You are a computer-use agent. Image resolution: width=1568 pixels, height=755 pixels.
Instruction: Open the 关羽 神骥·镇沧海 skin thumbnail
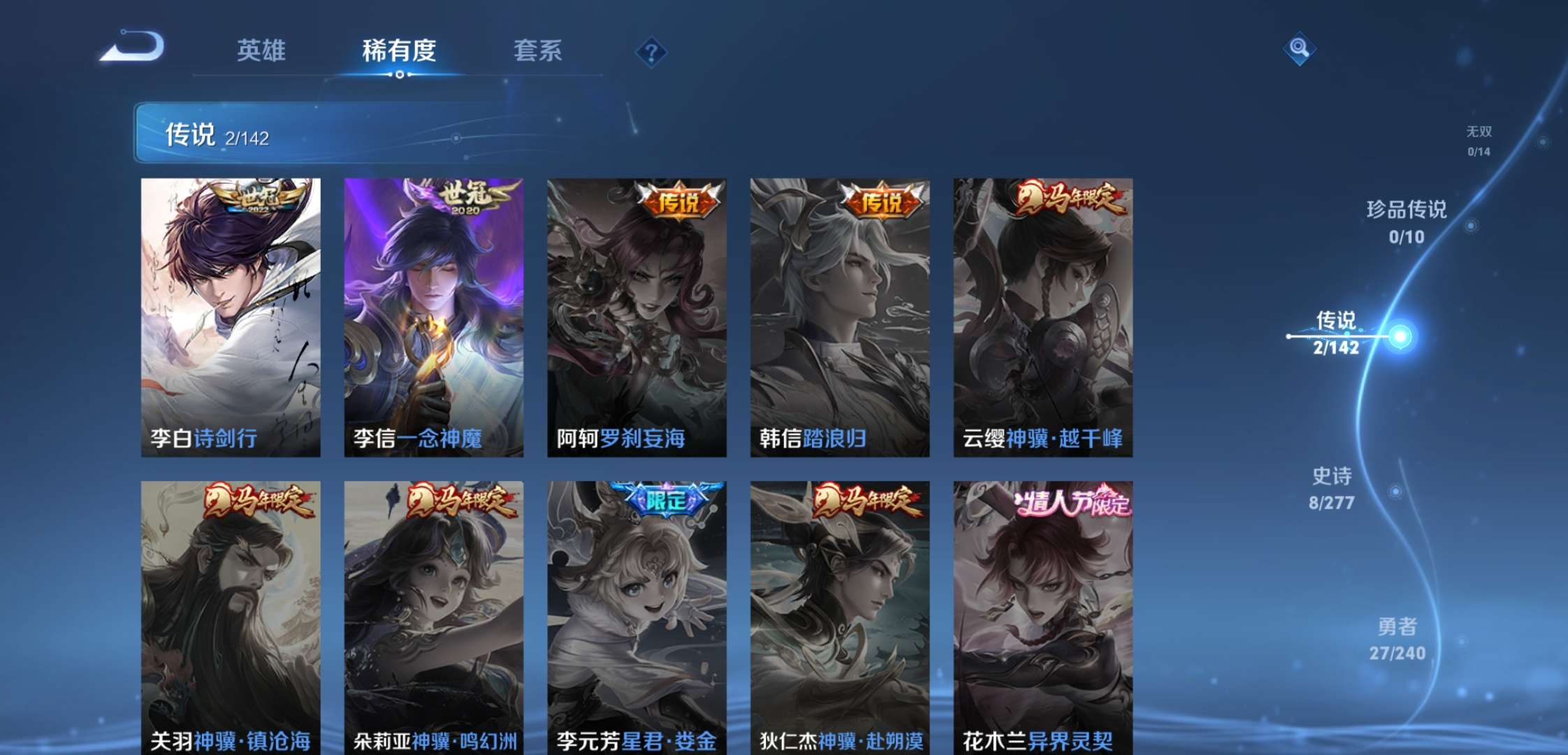click(231, 615)
